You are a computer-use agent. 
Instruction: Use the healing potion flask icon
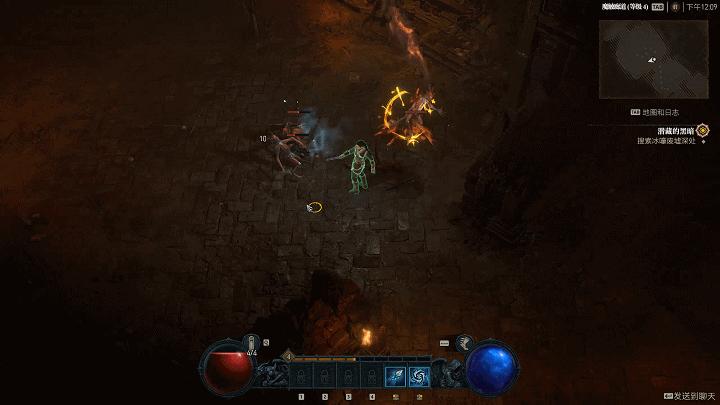pos(252,342)
